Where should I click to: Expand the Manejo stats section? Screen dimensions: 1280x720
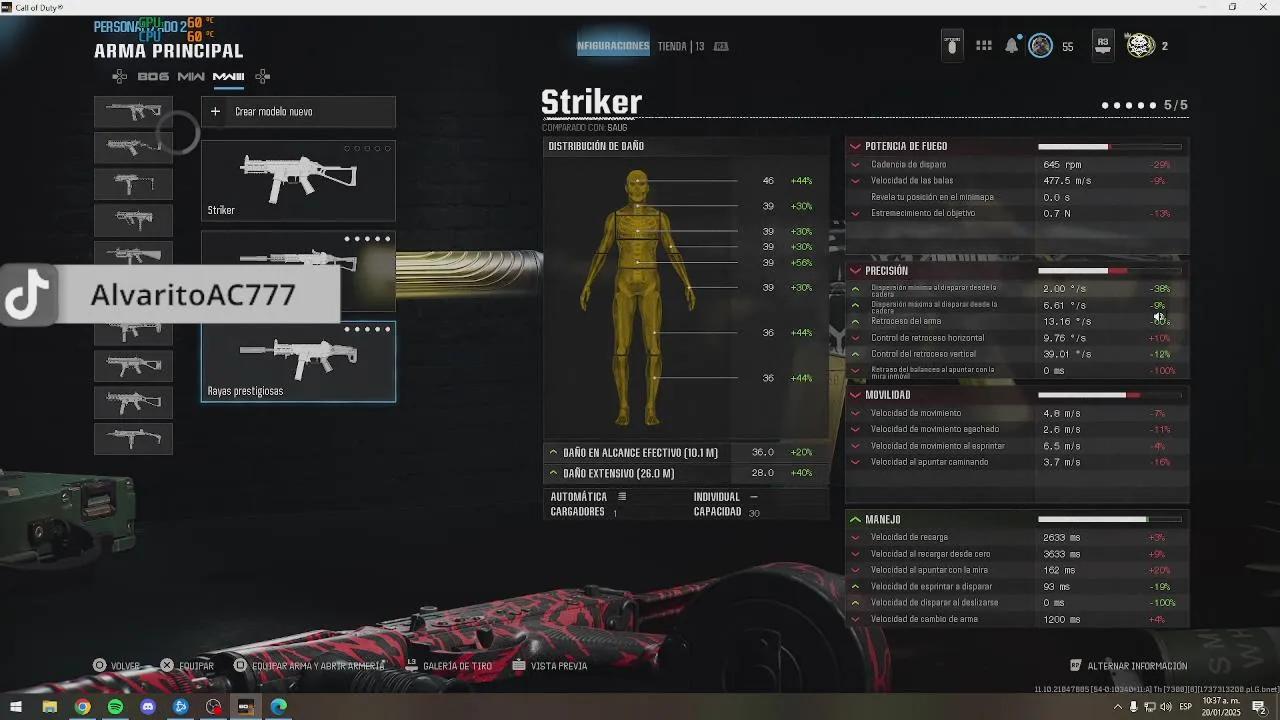[856, 519]
